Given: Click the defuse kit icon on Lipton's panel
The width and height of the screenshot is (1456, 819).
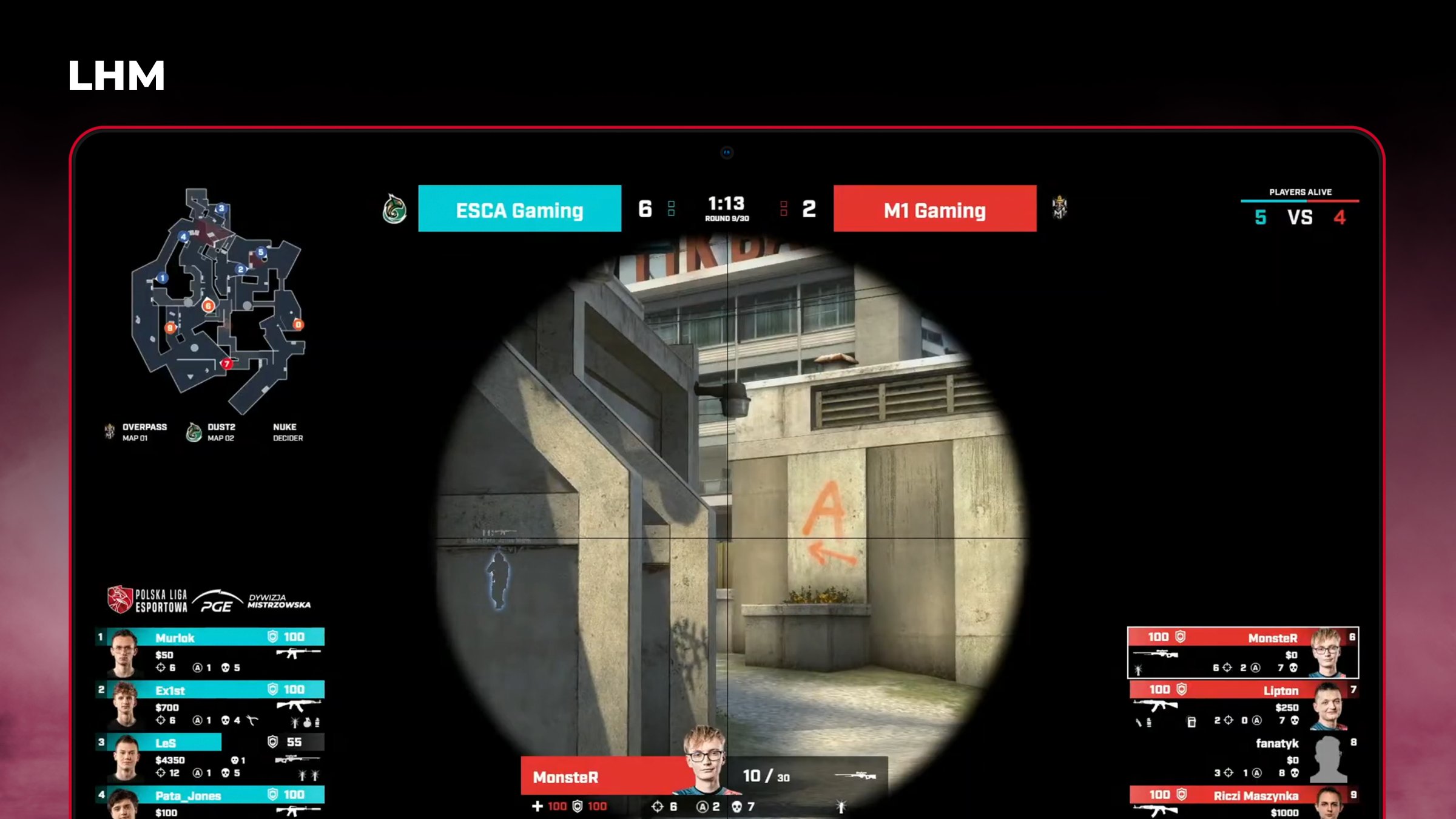Looking at the screenshot, I should click(x=1191, y=721).
